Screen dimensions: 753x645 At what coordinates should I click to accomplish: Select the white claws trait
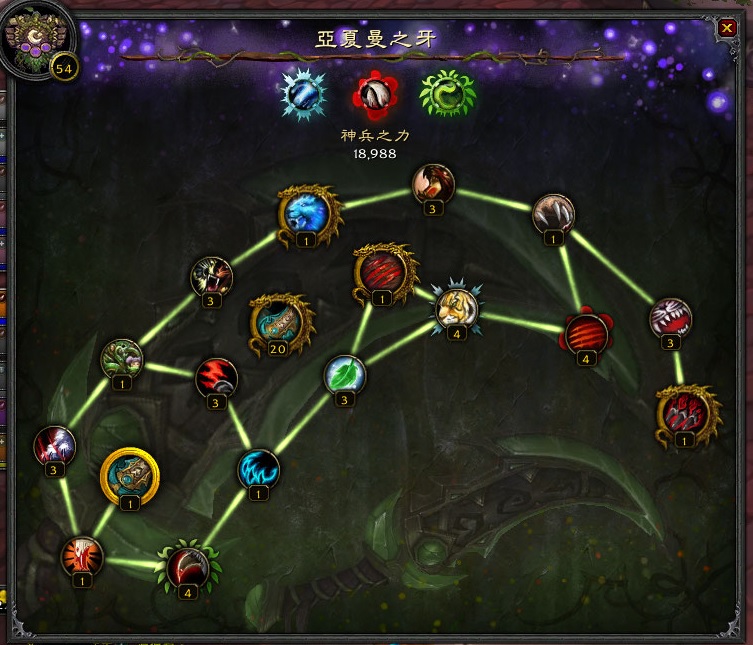(x=551, y=214)
